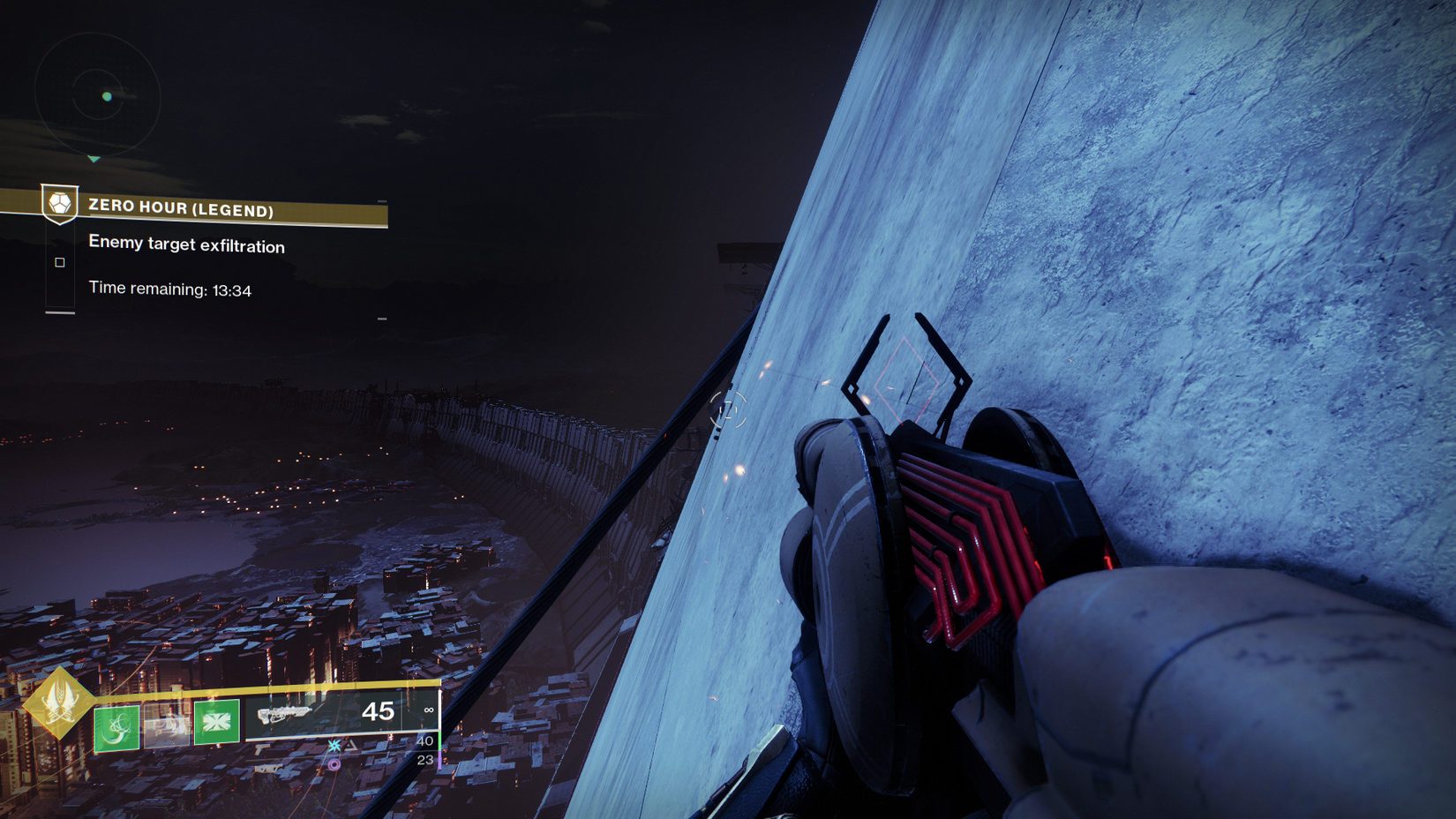Switch to the weapon with 23 ammo
Viewport: 1456px width, 819px height.
click(424, 760)
